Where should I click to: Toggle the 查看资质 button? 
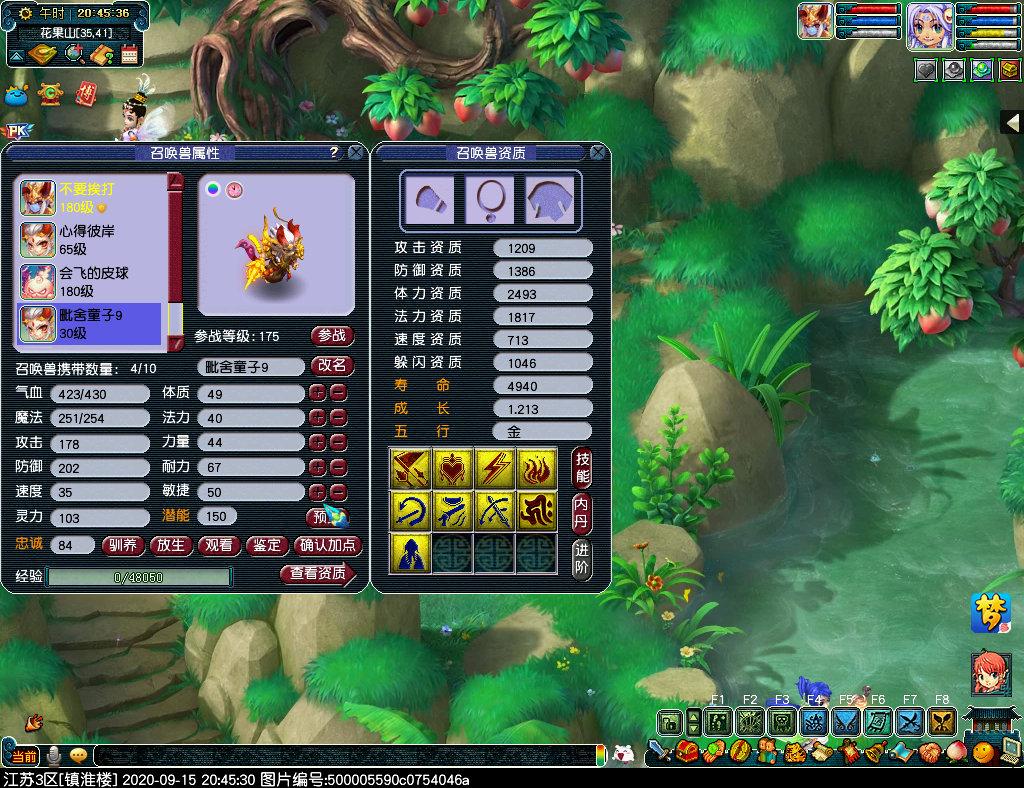tap(318, 574)
